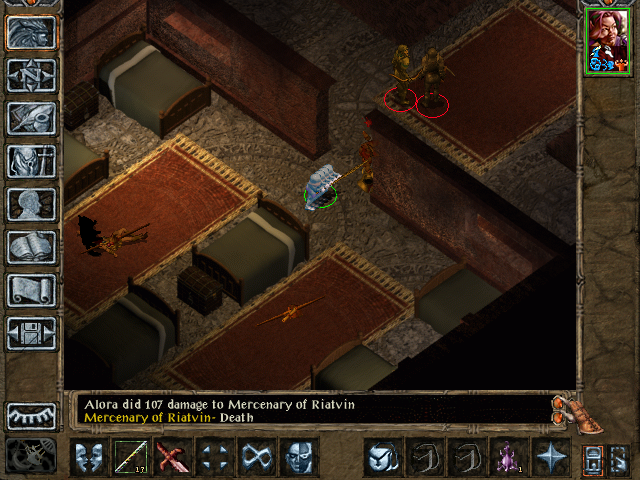Open the Mage spellbook button

(32, 247)
